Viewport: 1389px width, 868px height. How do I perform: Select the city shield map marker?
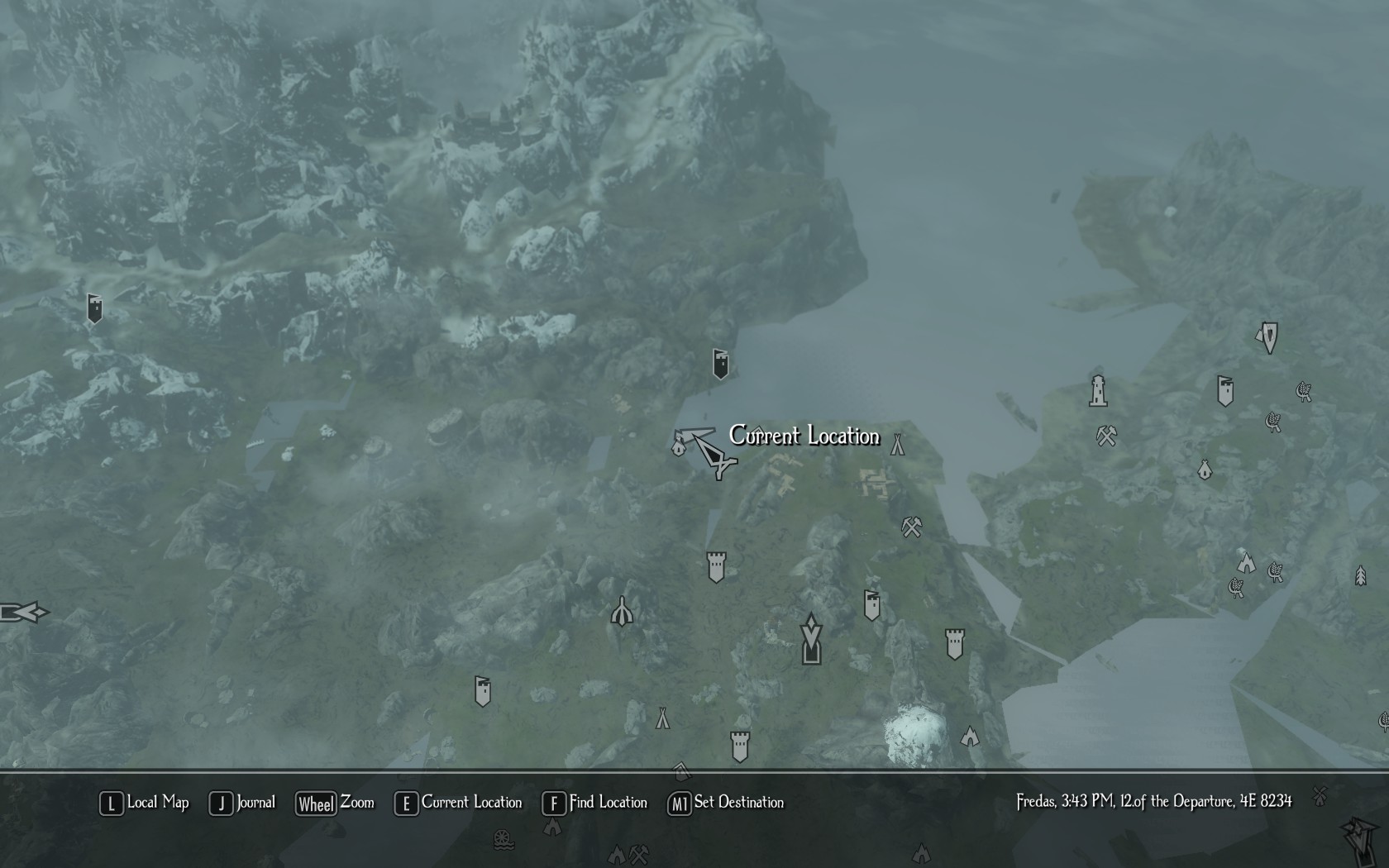coord(1268,337)
